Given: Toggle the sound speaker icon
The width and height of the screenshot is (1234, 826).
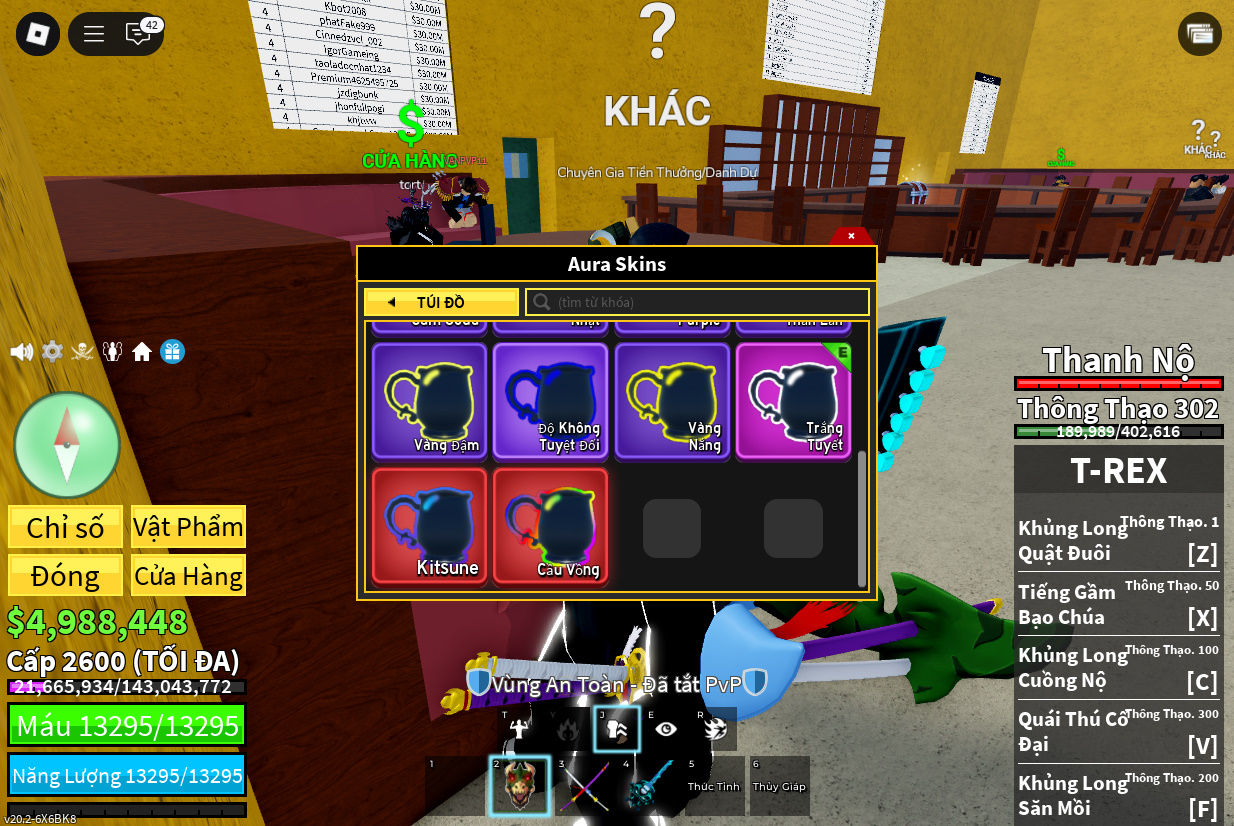Looking at the screenshot, I should (x=21, y=352).
